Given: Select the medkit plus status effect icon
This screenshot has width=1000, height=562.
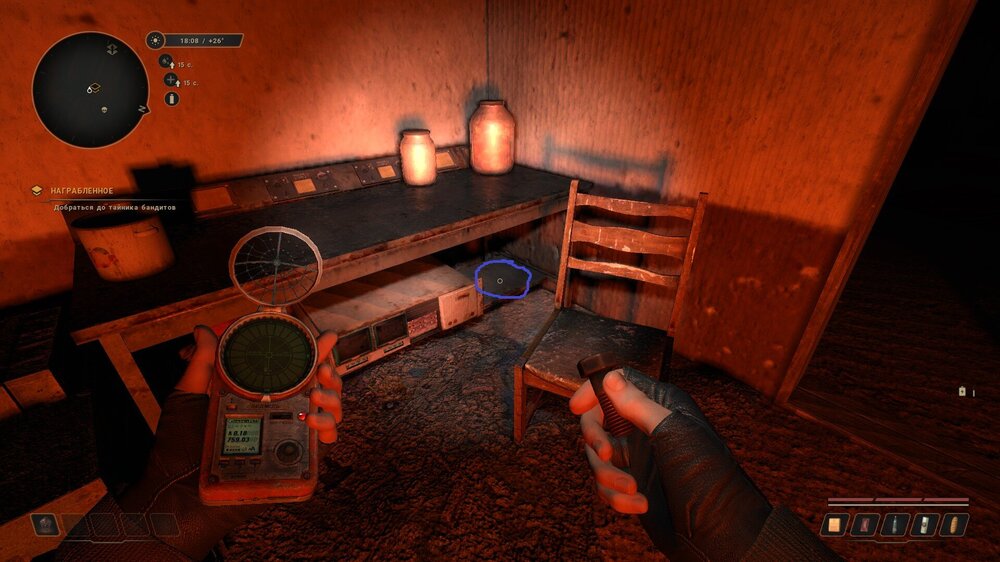Looking at the screenshot, I should (x=170, y=80).
